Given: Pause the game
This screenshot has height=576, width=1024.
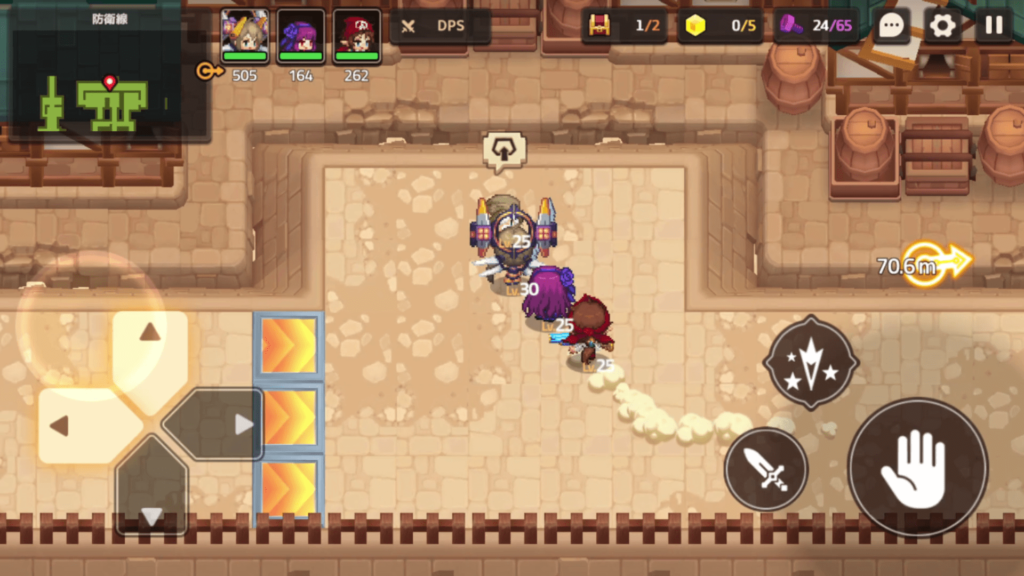Looking at the screenshot, I should 993,26.
